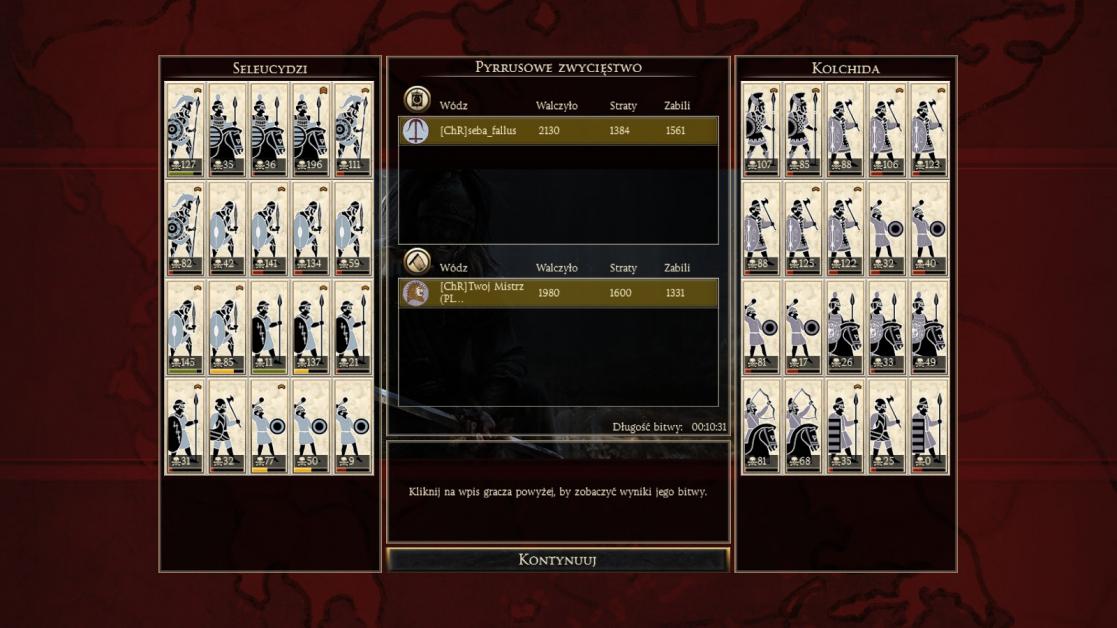The image size is (1117, 628).
Task: Select Kolchida horse archer card with 68 kills
Action: pos(803,425)
